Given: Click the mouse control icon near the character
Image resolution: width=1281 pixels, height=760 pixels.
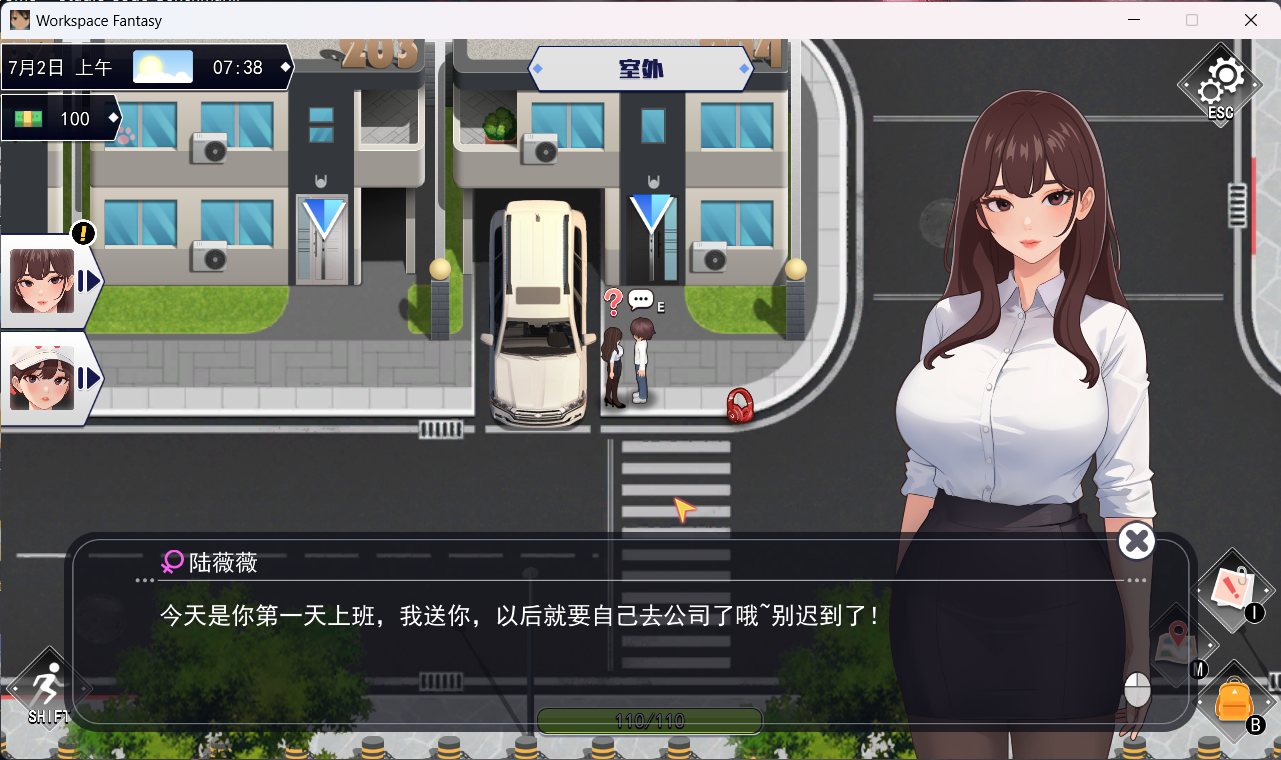Looking at the screenshot, I should point(1135,687).
